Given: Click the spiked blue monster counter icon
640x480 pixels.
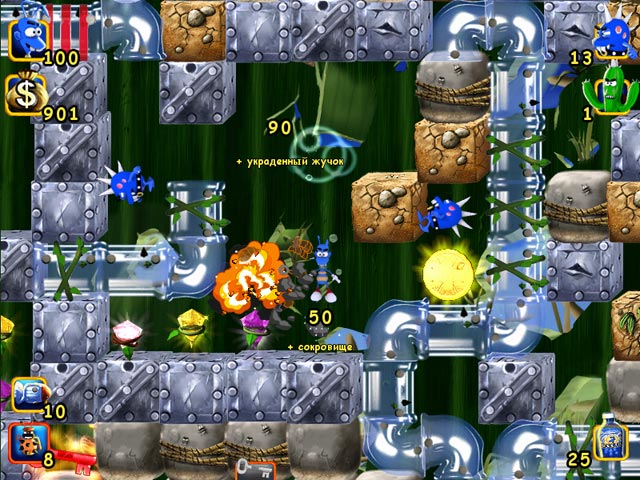Looking at the screenshot, I should 611,38.
